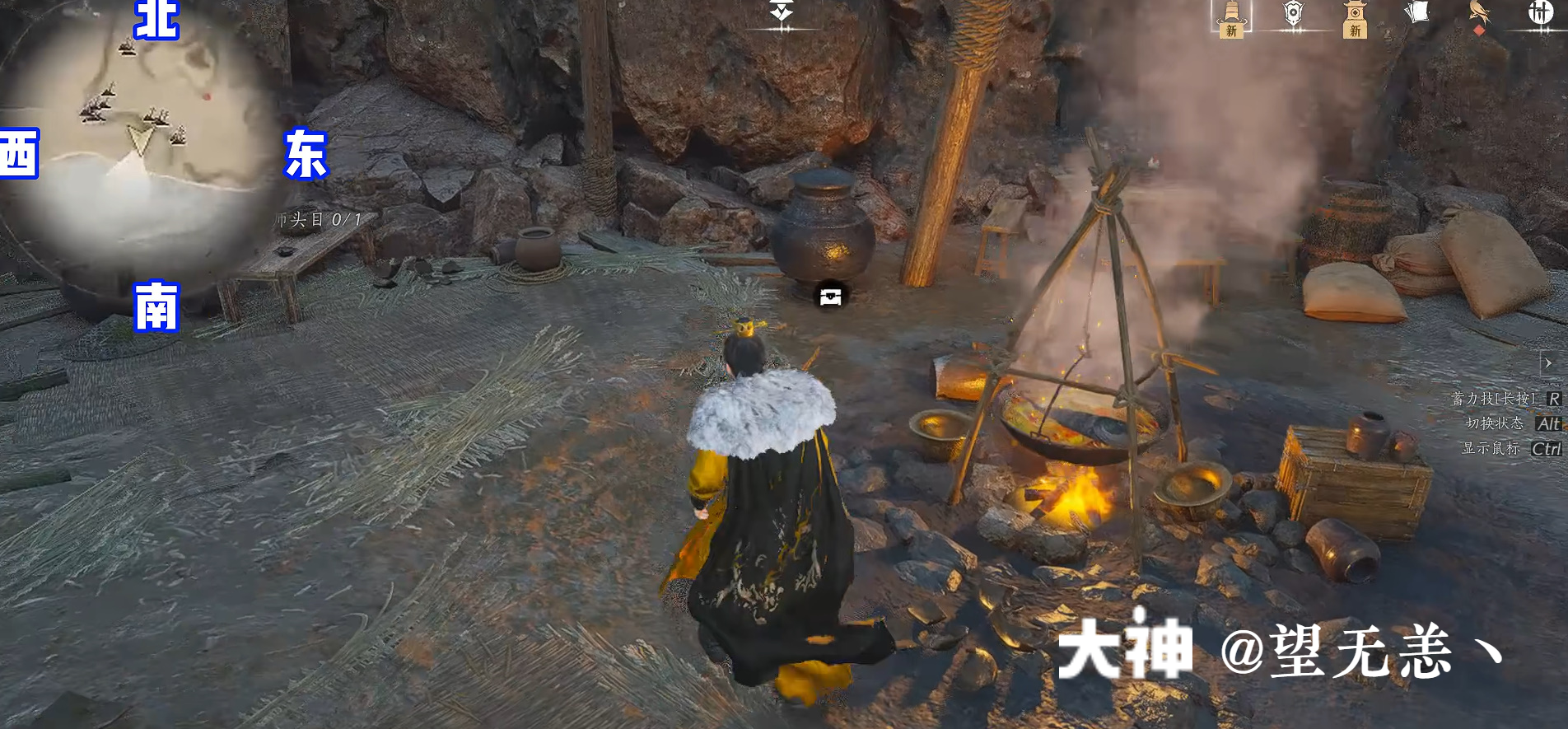This screenshot has width=1568, height=729.
Task: Open the incense burner menu marked 新
Action: [x=1231, y=15]
